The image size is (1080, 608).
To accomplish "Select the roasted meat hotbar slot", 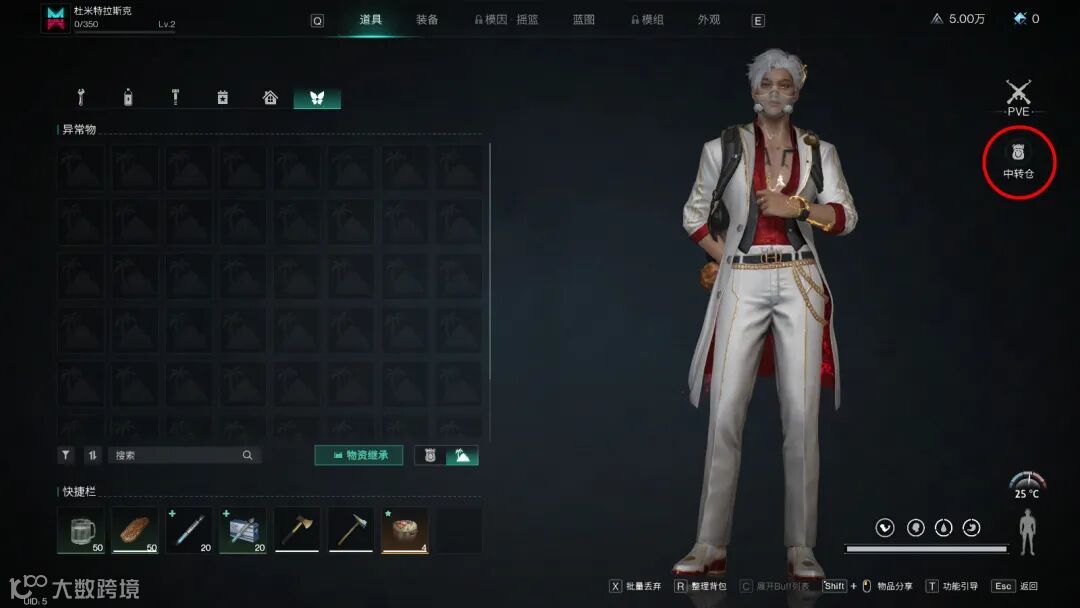I will point(135,529).
